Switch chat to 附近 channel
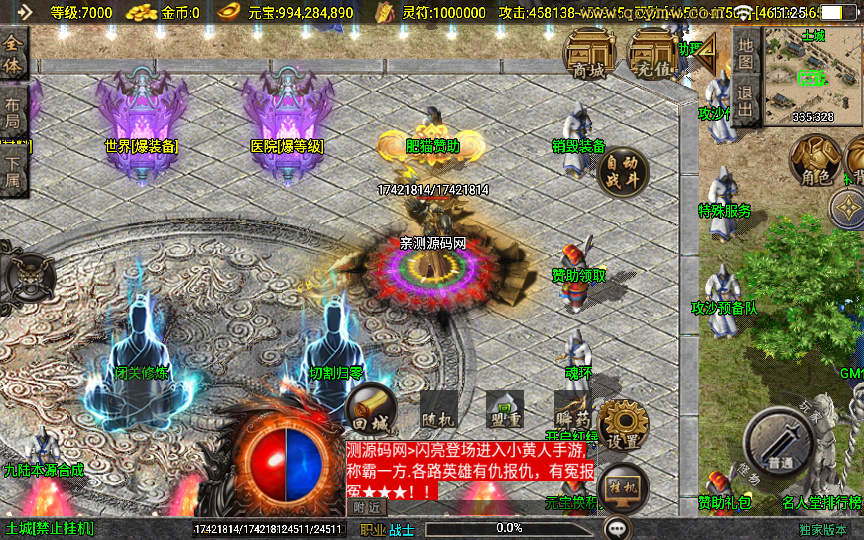Viewport: 864px width, 540px height. click(x=366, y=508)
